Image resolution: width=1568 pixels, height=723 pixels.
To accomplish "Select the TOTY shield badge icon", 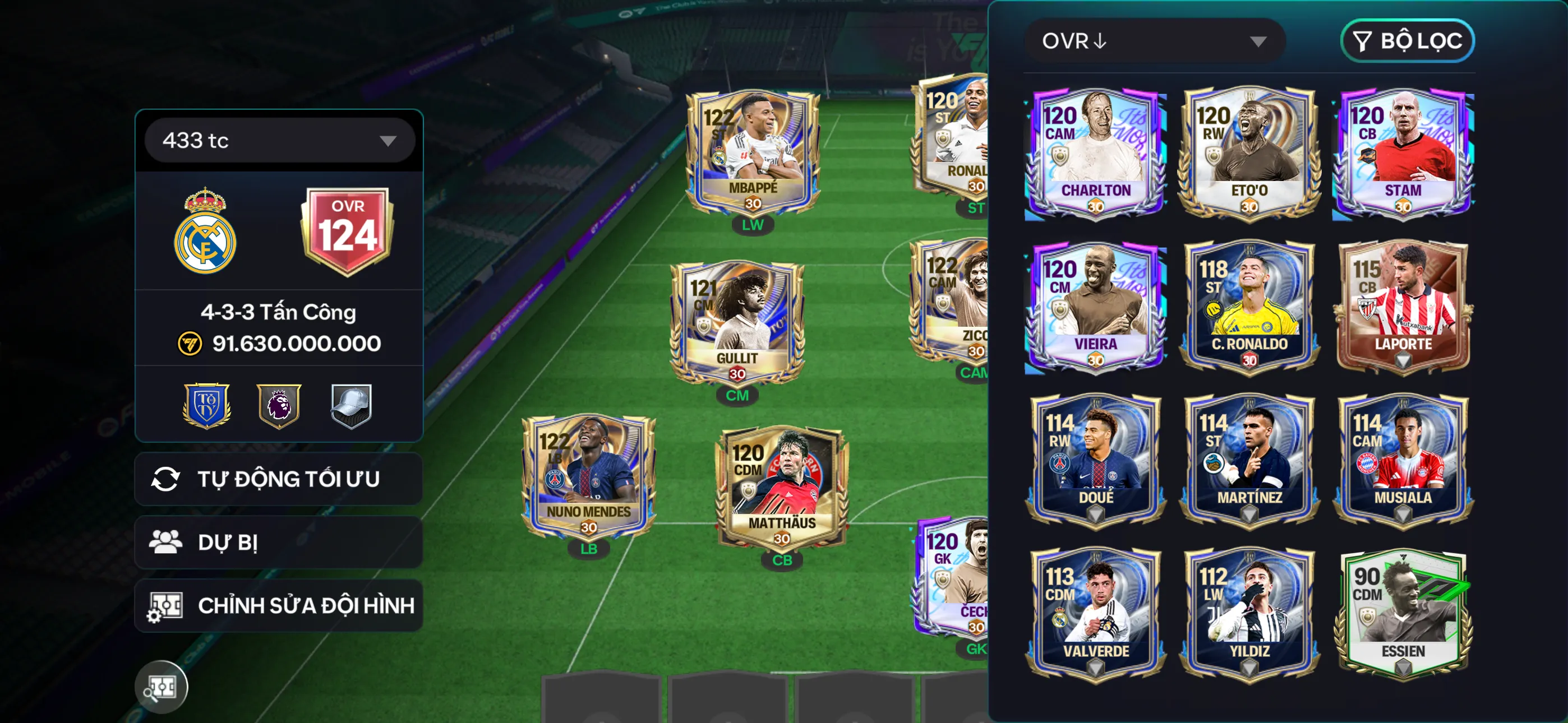I will [206, 406].
